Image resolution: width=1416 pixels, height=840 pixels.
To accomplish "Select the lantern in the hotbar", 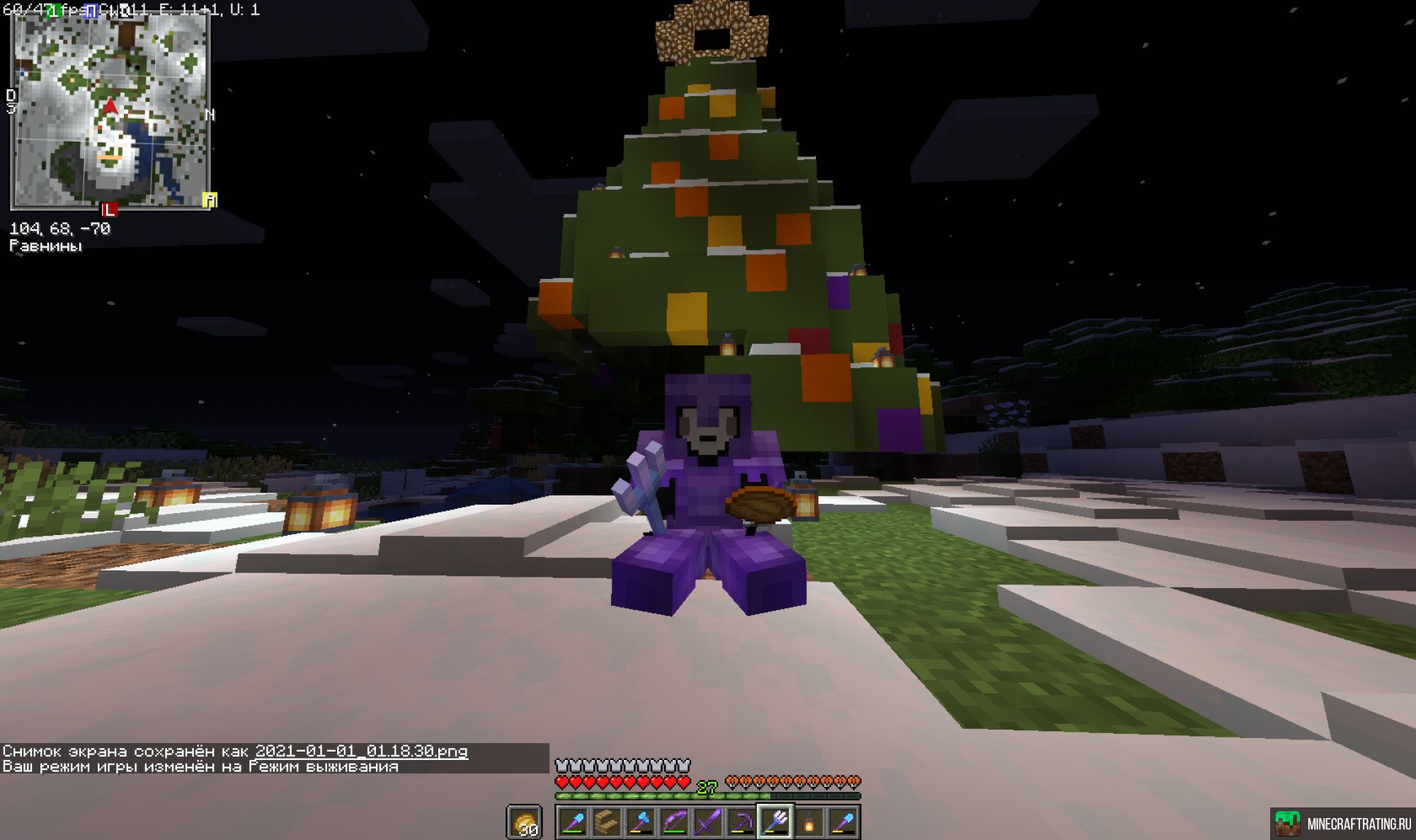I will pos(809,821).
